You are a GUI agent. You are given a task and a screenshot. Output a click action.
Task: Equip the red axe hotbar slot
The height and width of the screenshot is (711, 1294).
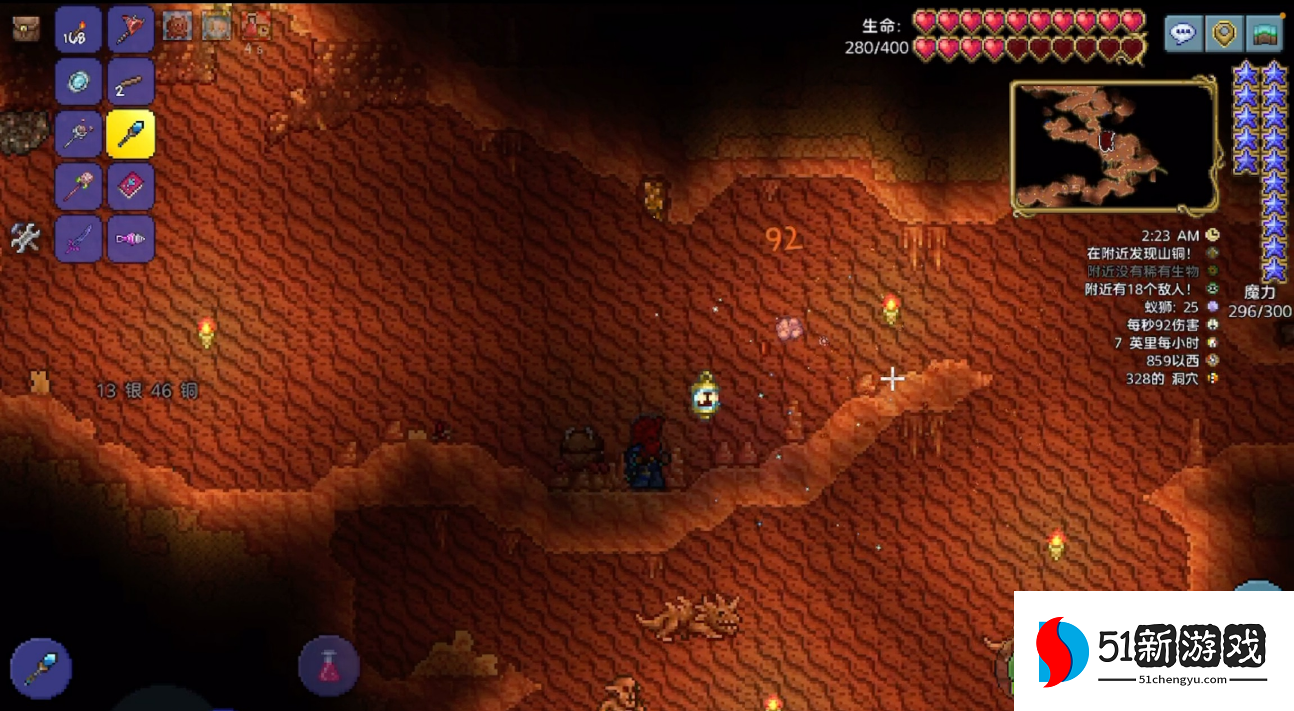coord(130,30)
